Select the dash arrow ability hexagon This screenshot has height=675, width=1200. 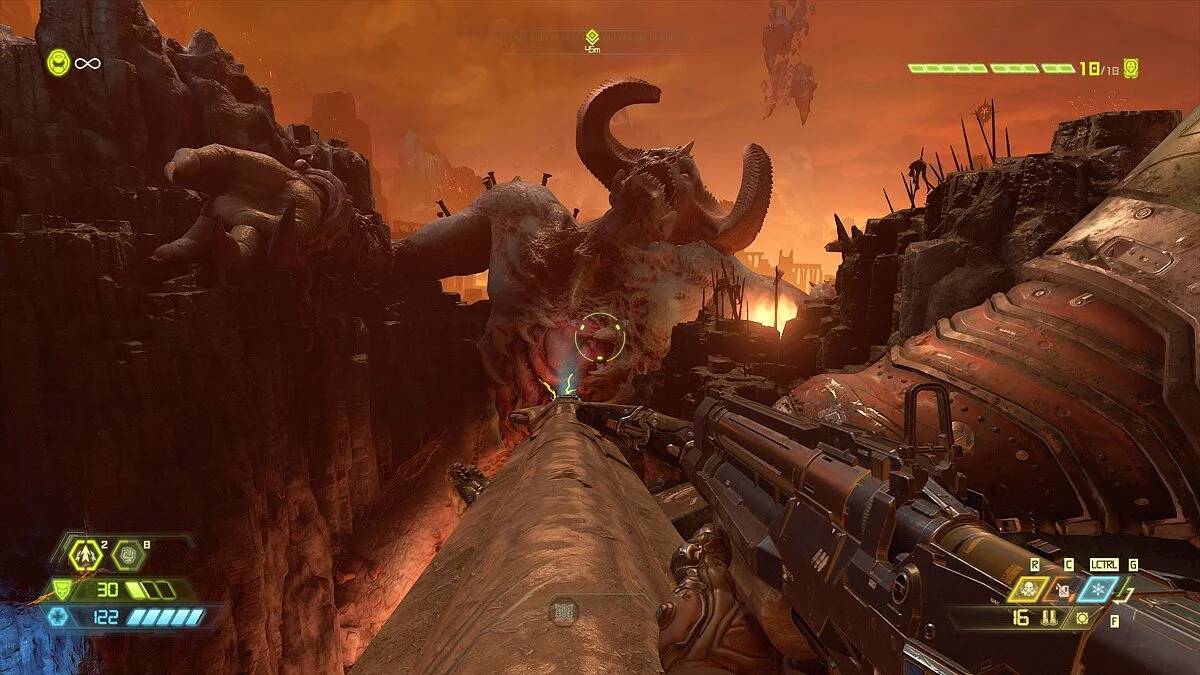86,553
